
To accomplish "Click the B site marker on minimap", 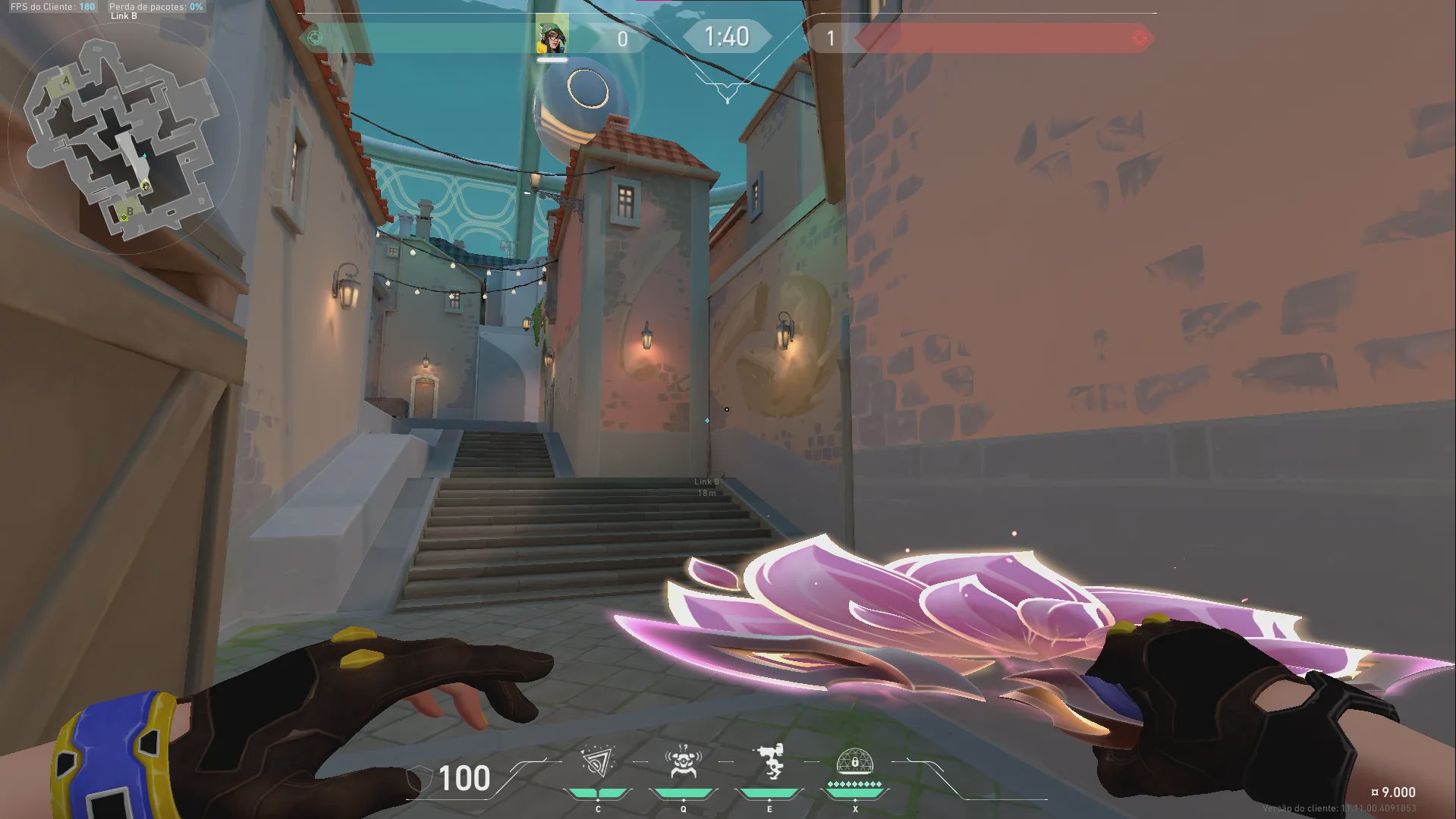I will pyautogui.click(x=130, y=212).
